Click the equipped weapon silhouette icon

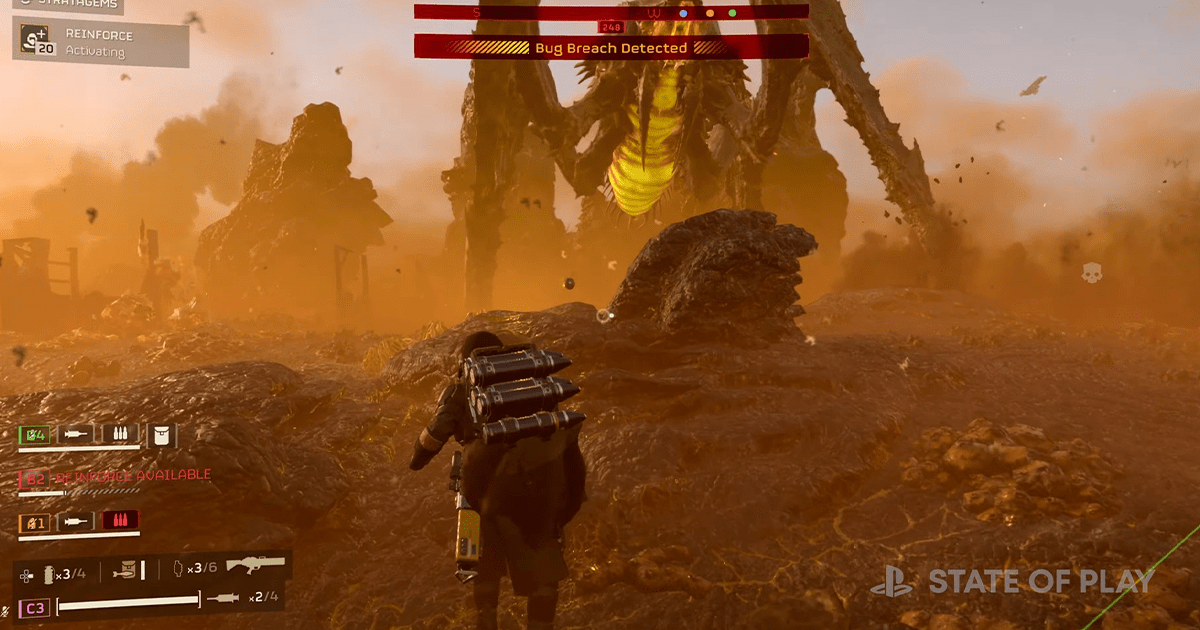(x=255, y=566)
